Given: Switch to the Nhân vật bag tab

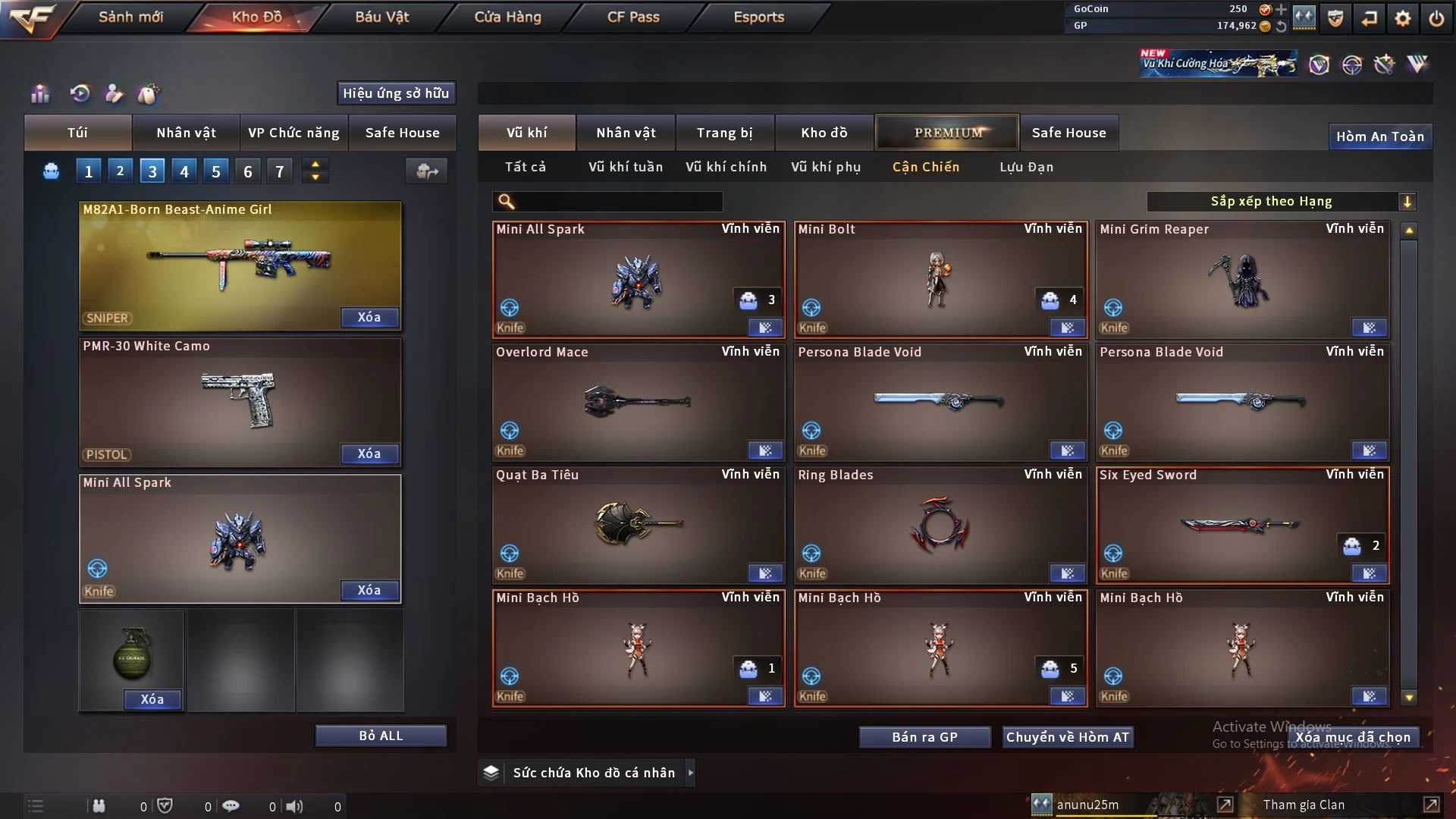Looking at the screenshot, I should pos(186,133).
